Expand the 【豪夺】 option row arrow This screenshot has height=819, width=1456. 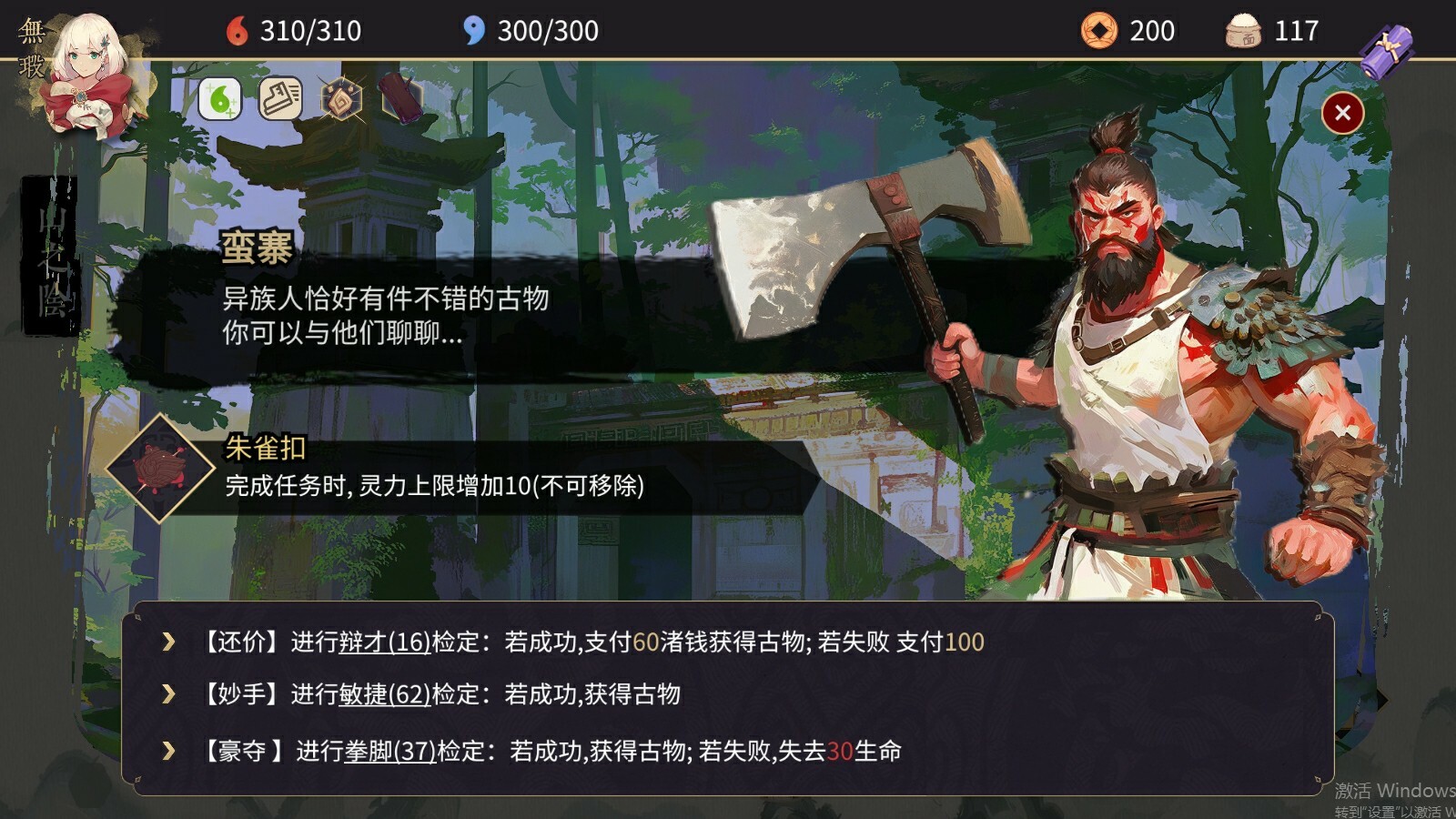click(x=167, y=753)
